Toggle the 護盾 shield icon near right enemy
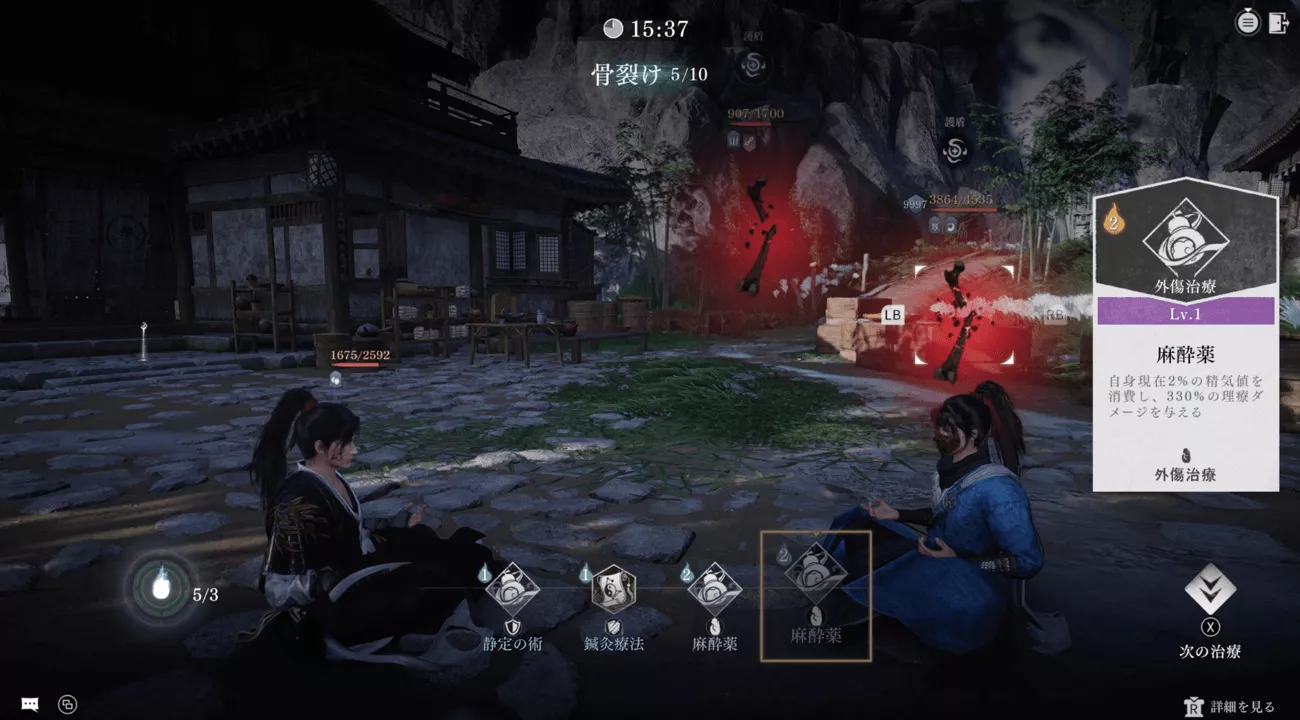Screen dimensions: 1300x720 coord(955,152)
